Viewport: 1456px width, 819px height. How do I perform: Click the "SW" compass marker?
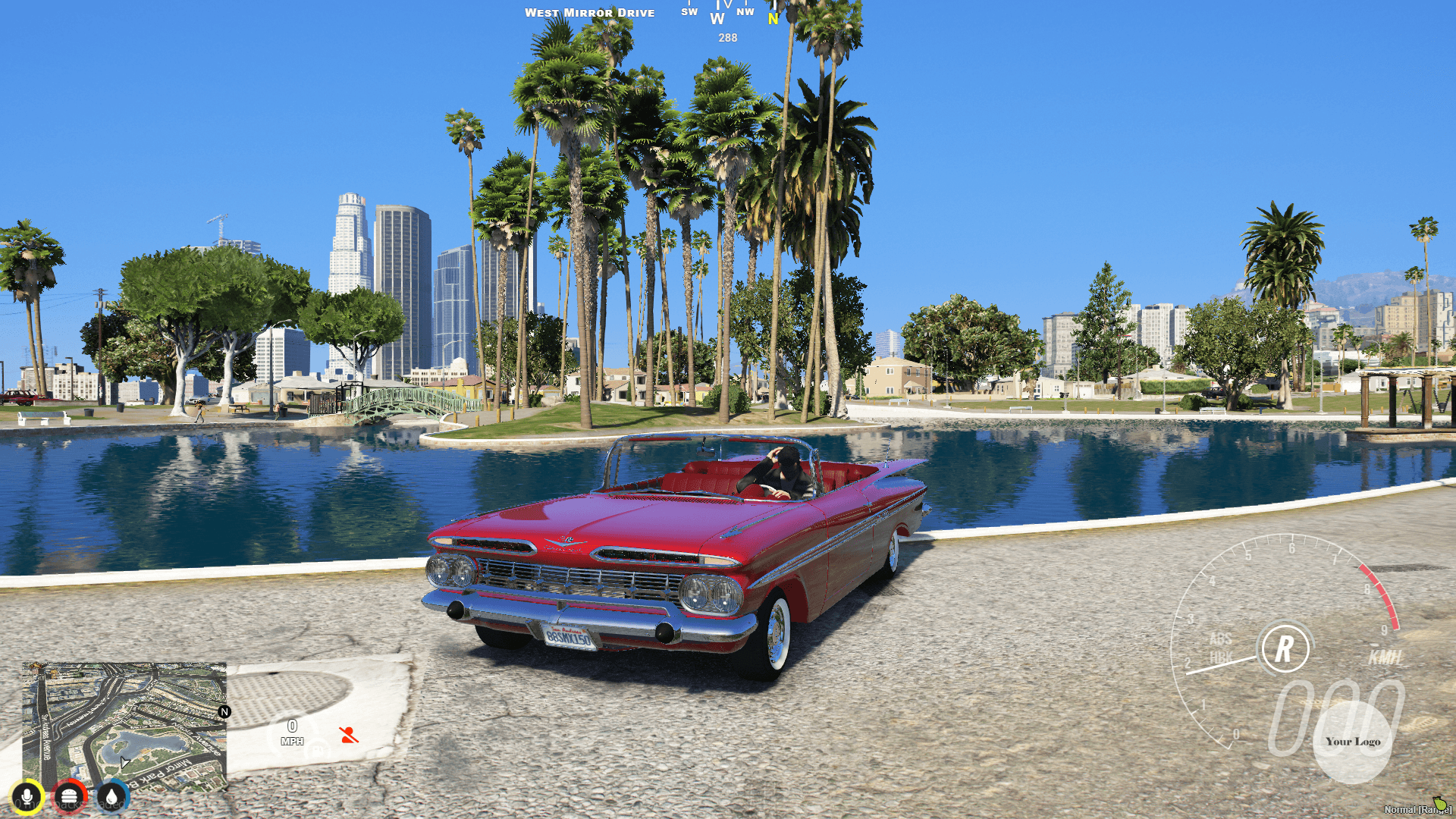click(x=689, y=11)
